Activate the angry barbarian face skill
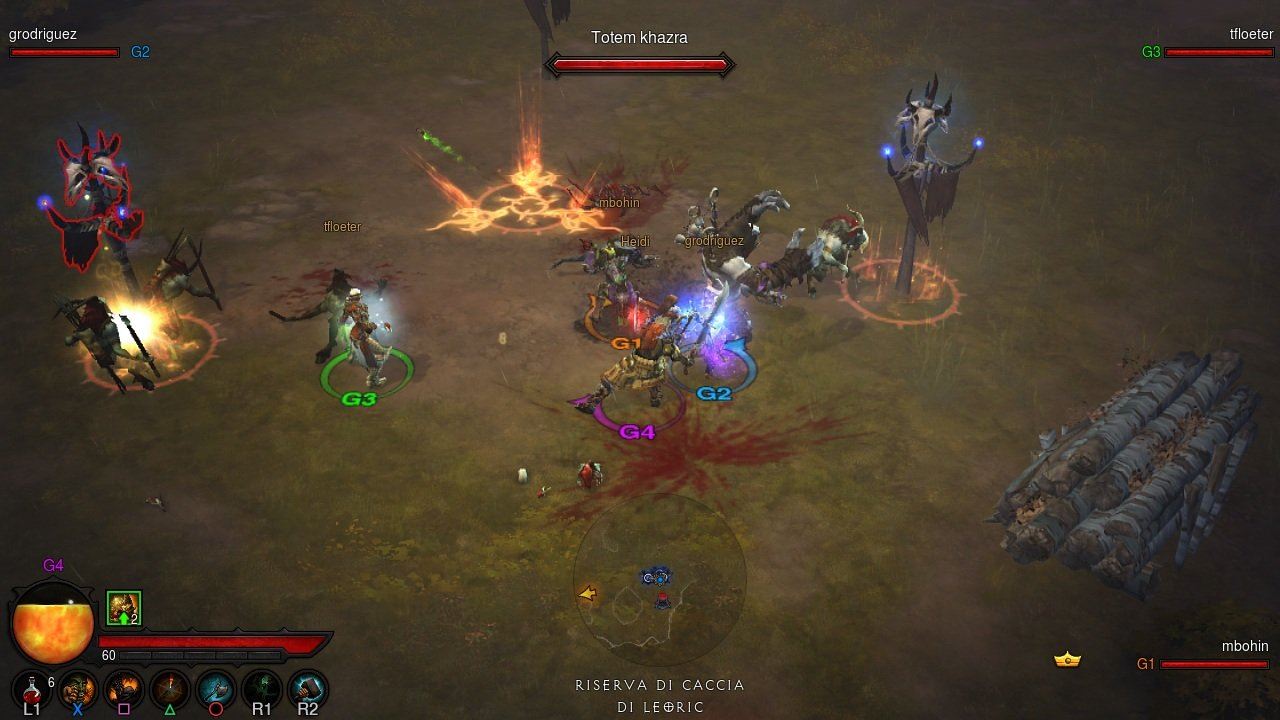This screenshot has height=720, width=1280. pos(78,689)
